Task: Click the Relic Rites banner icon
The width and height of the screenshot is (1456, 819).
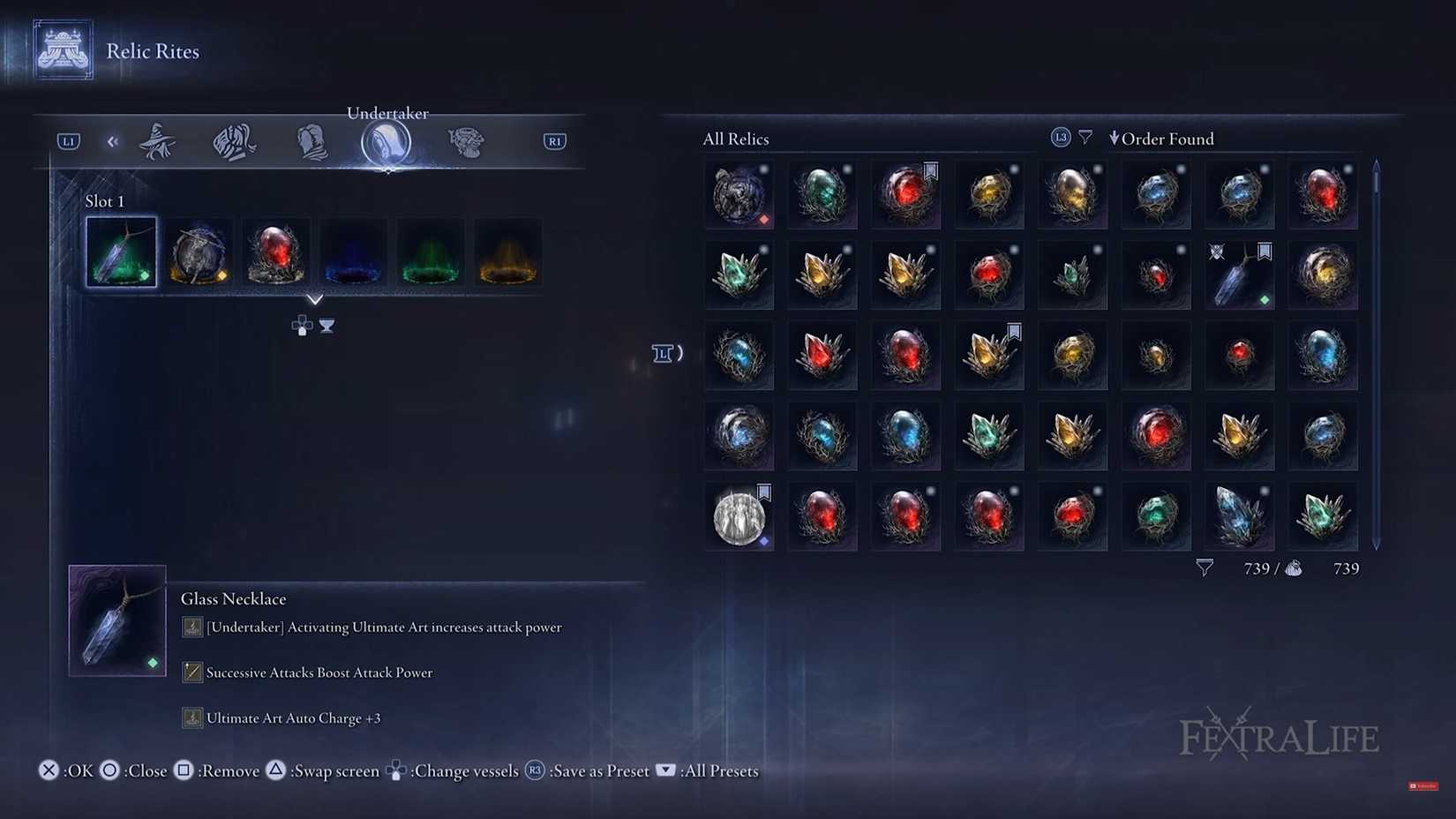Action: (63, 49)
